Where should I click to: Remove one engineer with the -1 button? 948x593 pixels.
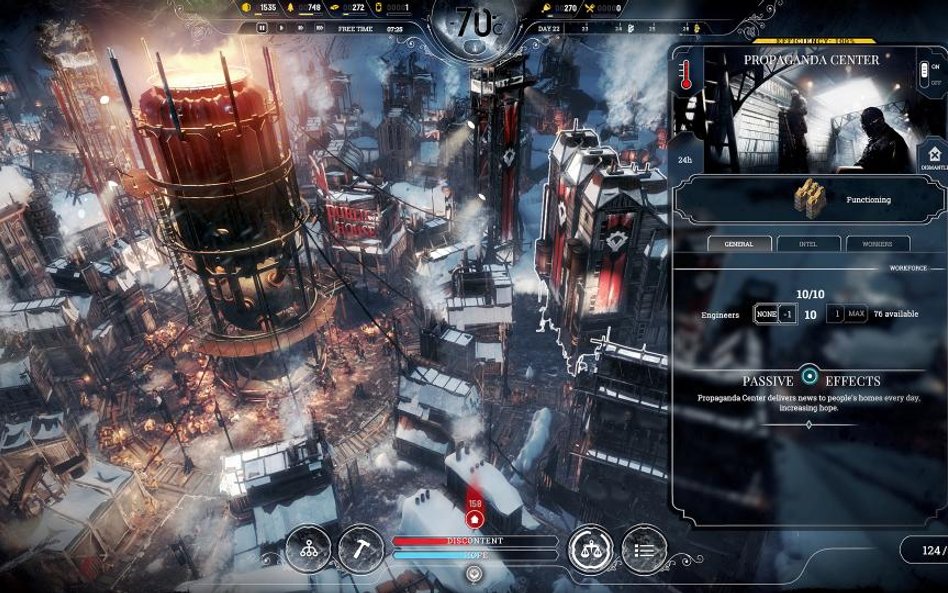(788, 314)
